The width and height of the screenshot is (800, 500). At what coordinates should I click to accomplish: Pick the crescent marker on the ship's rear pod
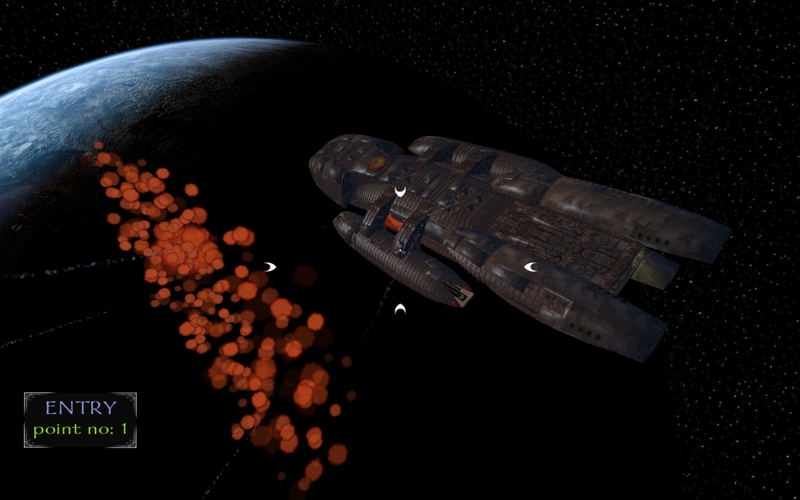click(530, 267)
